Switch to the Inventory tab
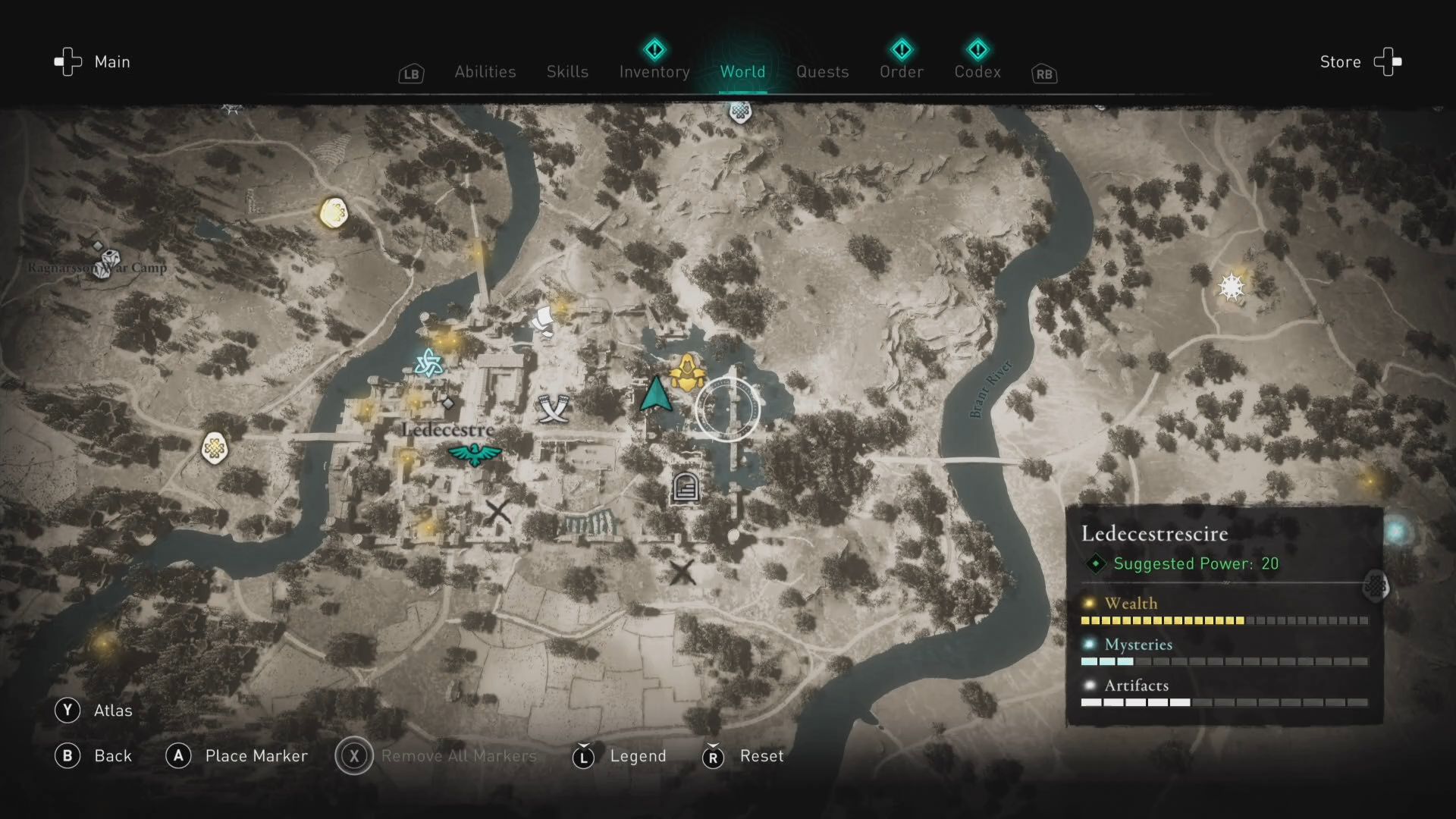The width and height of the screenshot is (1456, 819). click(x=654, y=72)
